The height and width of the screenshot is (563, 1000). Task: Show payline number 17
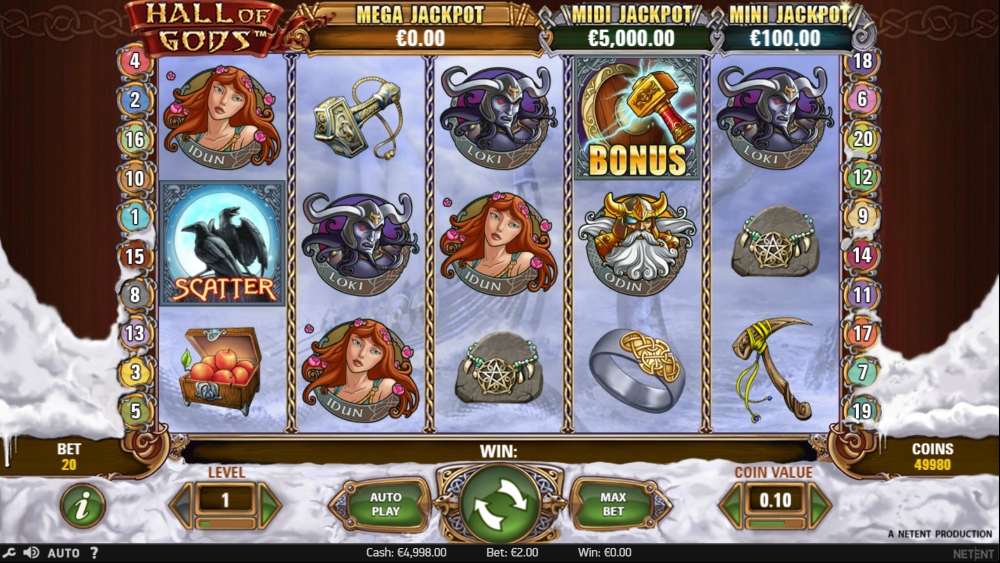862,333
